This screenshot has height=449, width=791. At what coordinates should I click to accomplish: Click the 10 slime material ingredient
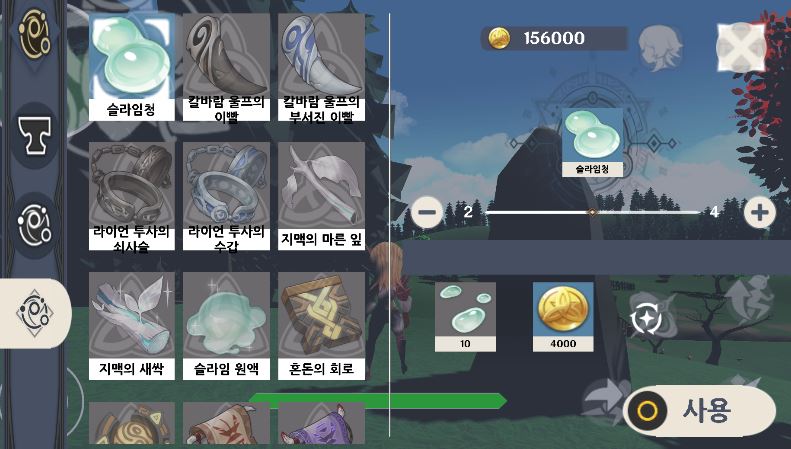tap(465, 316)
